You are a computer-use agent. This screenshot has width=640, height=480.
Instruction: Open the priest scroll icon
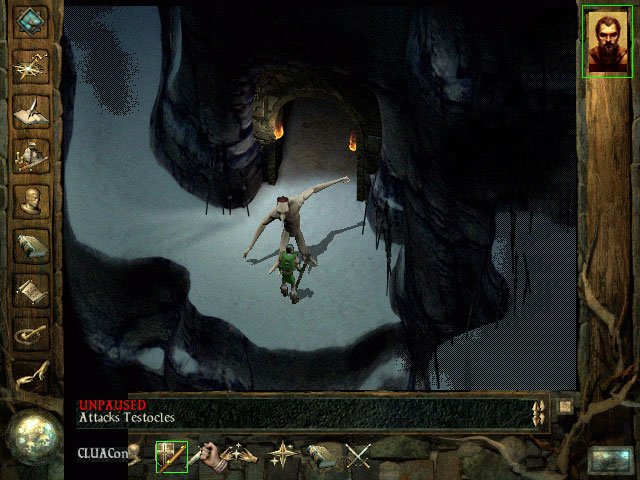32,290
